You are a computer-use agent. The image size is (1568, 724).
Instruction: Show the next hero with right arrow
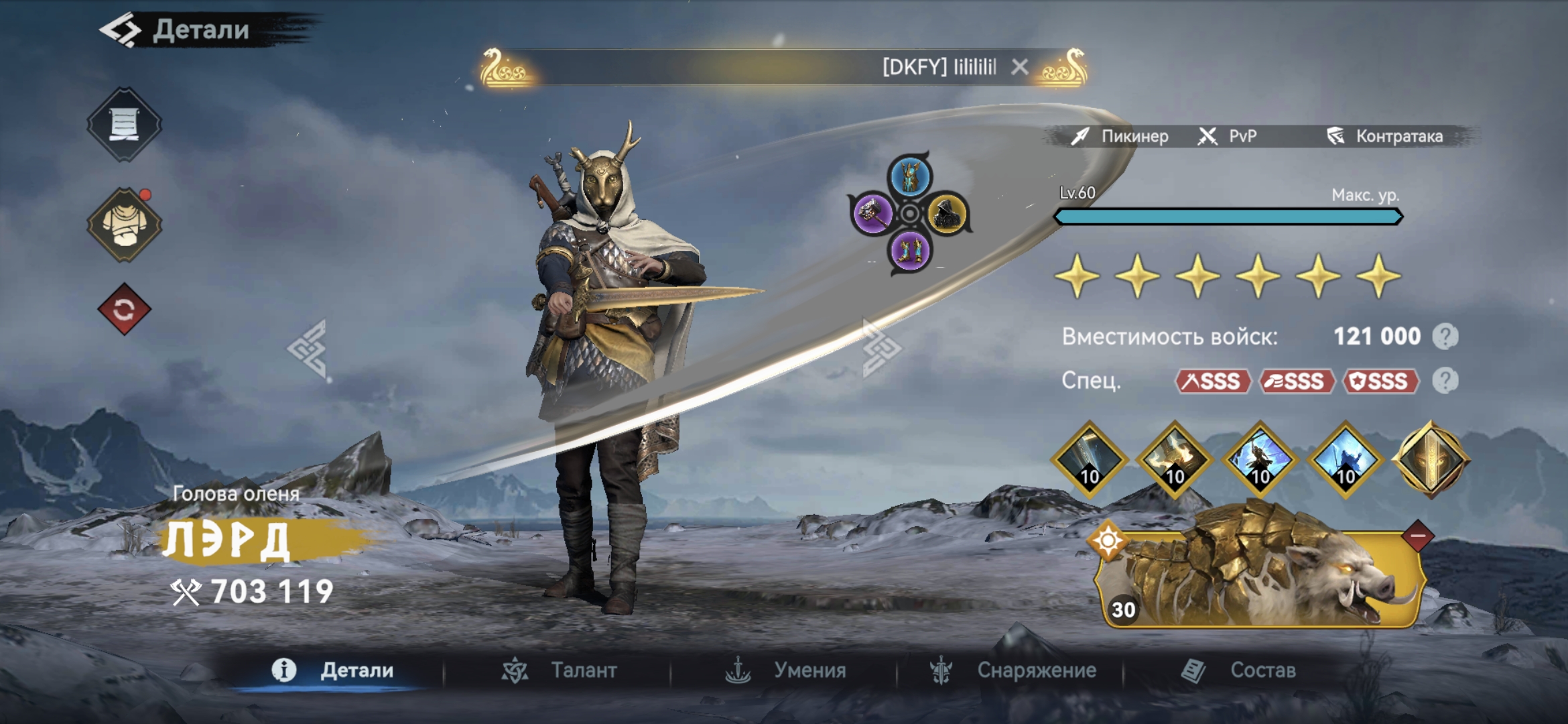[x=880, y=349]
